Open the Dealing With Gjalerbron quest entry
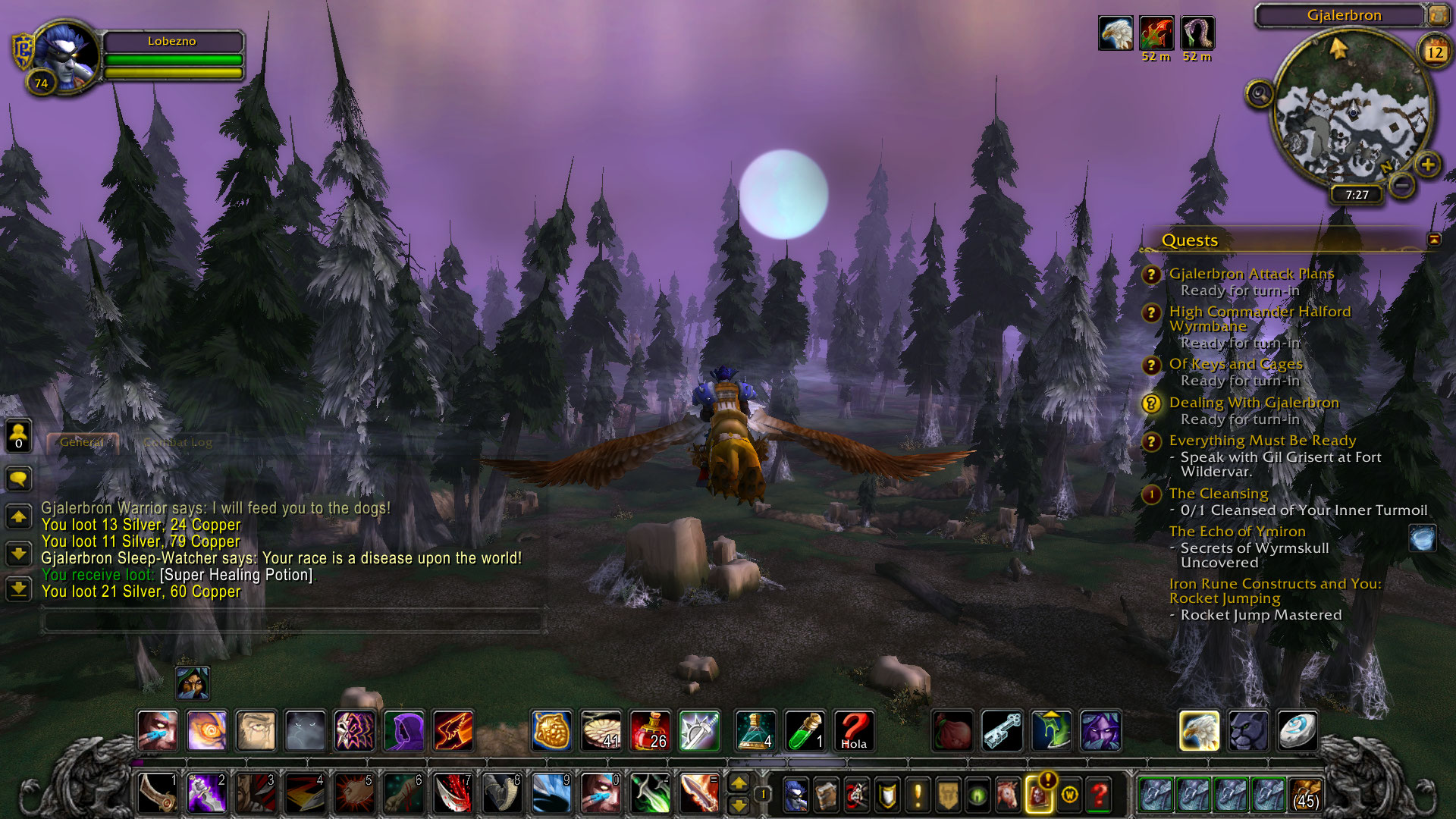 tap(1254, 403)
